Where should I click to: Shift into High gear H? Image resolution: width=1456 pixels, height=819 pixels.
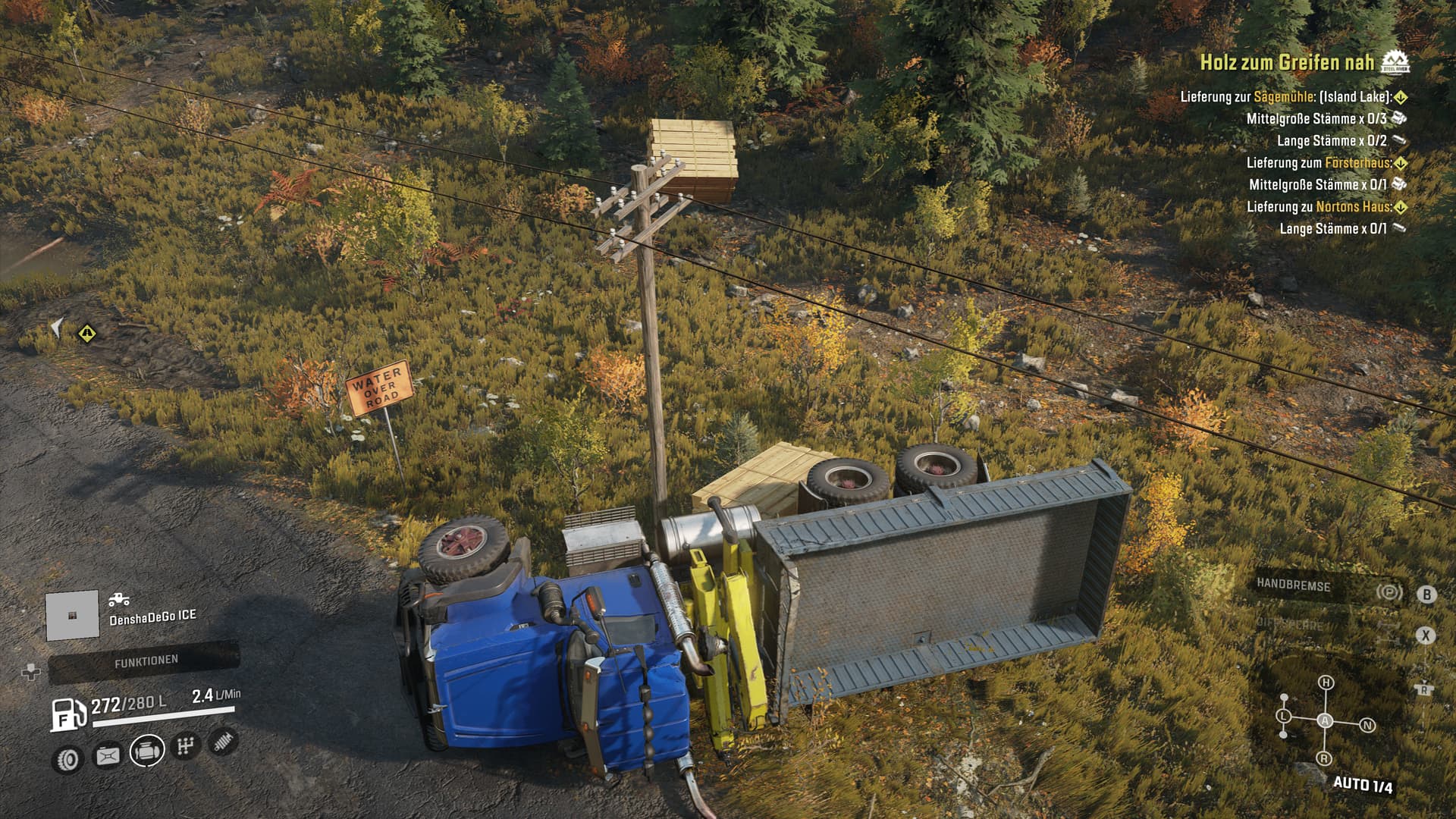pos(1326,682)
